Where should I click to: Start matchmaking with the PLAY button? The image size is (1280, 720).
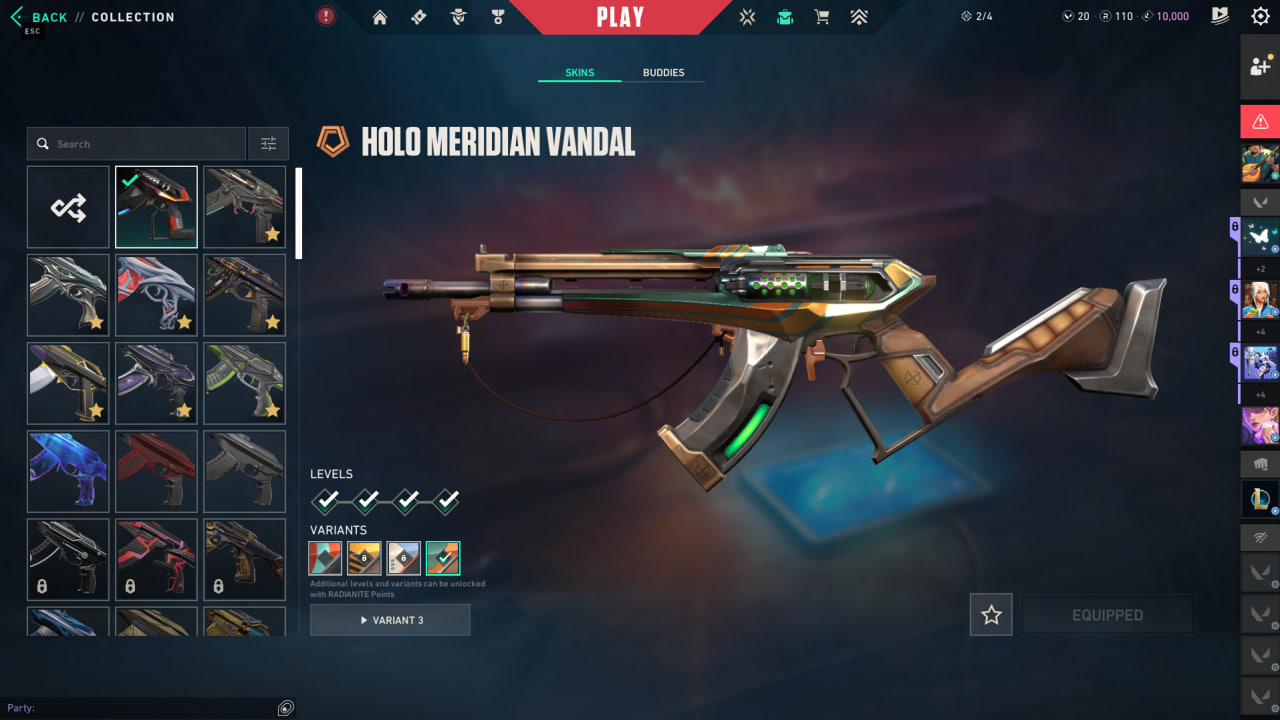tap(620, 17)
